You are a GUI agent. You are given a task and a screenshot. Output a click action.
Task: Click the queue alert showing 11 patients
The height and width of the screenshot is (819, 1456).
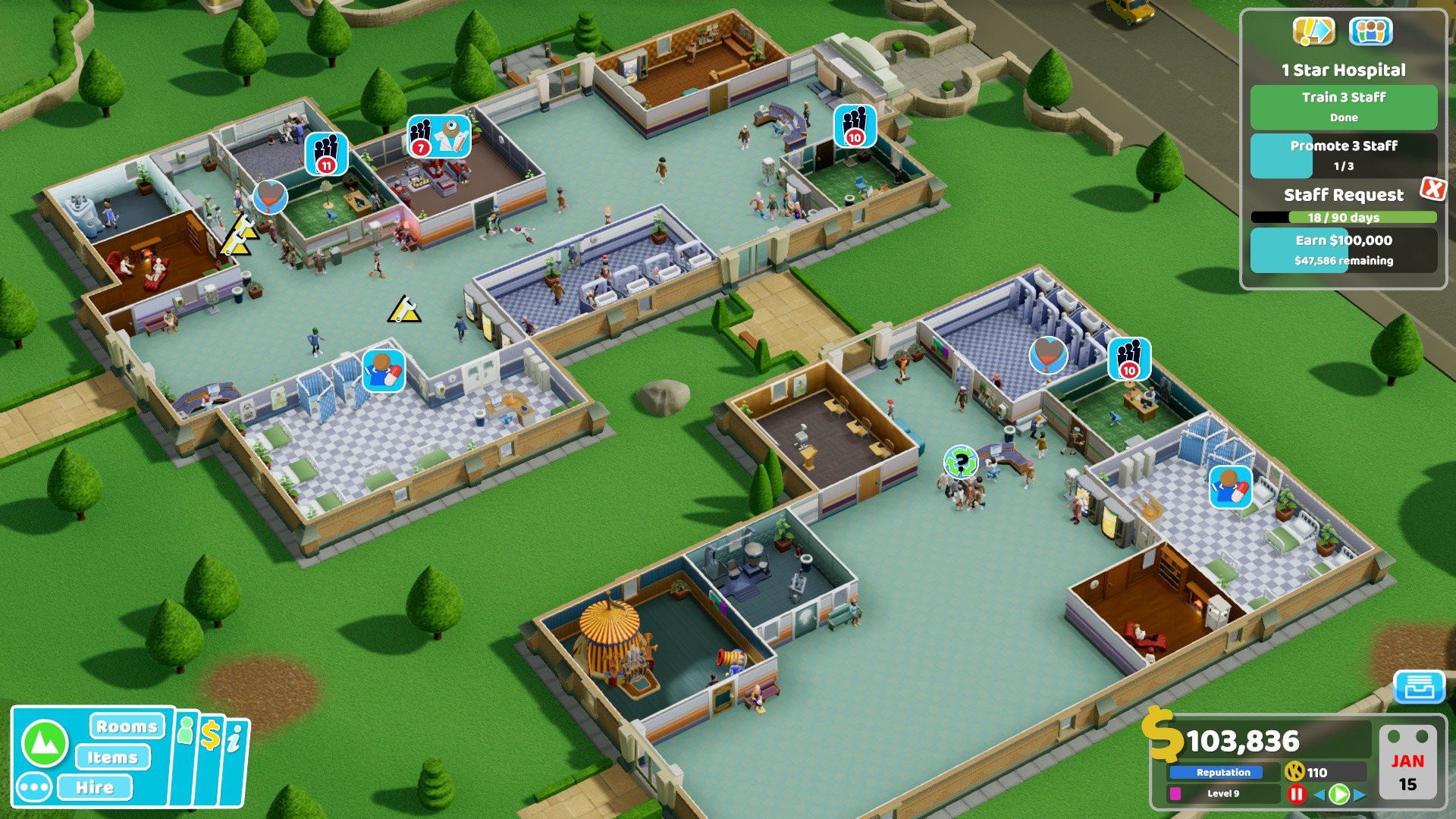326,154
